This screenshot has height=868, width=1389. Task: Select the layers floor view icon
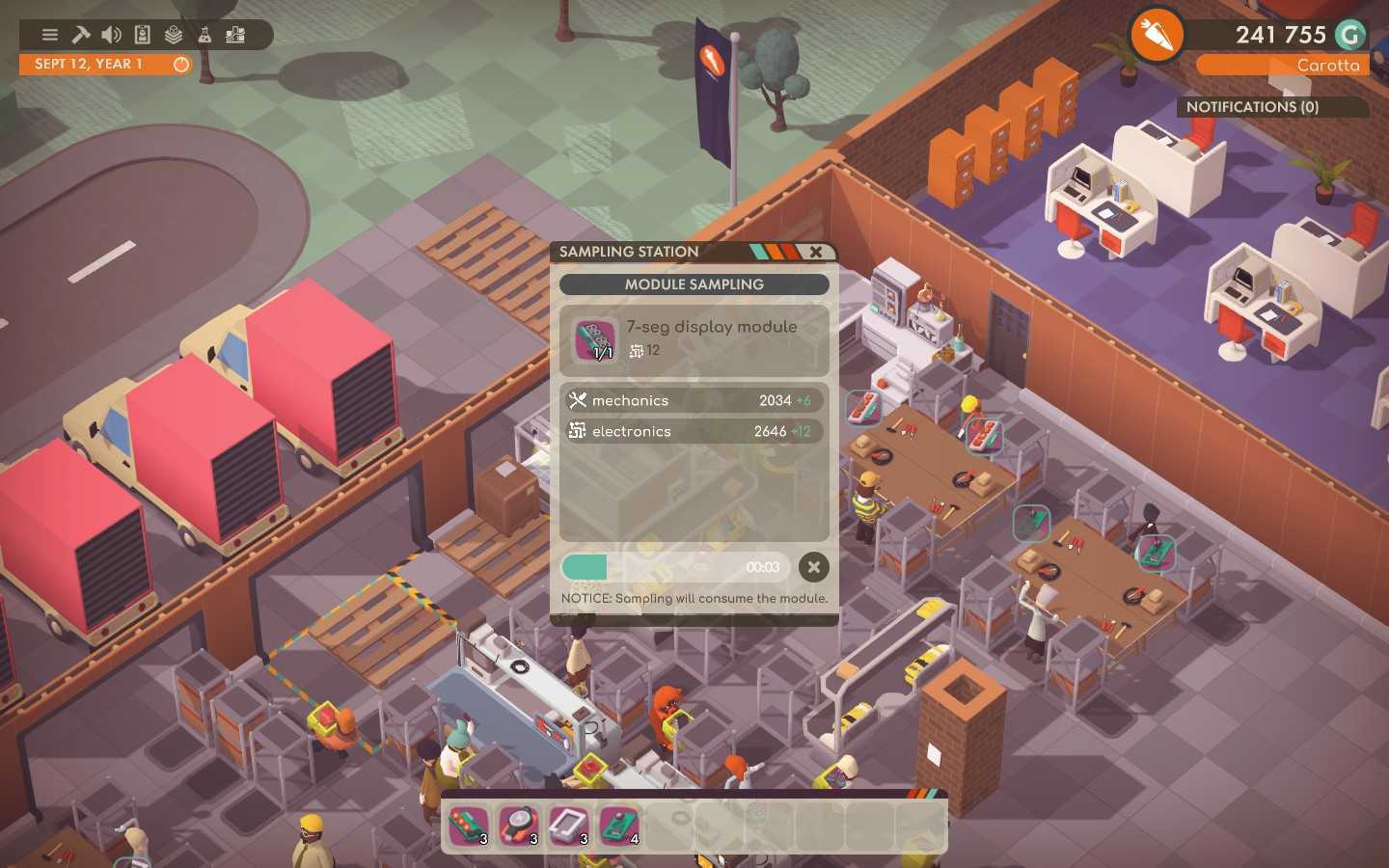(x=173, y=34)
